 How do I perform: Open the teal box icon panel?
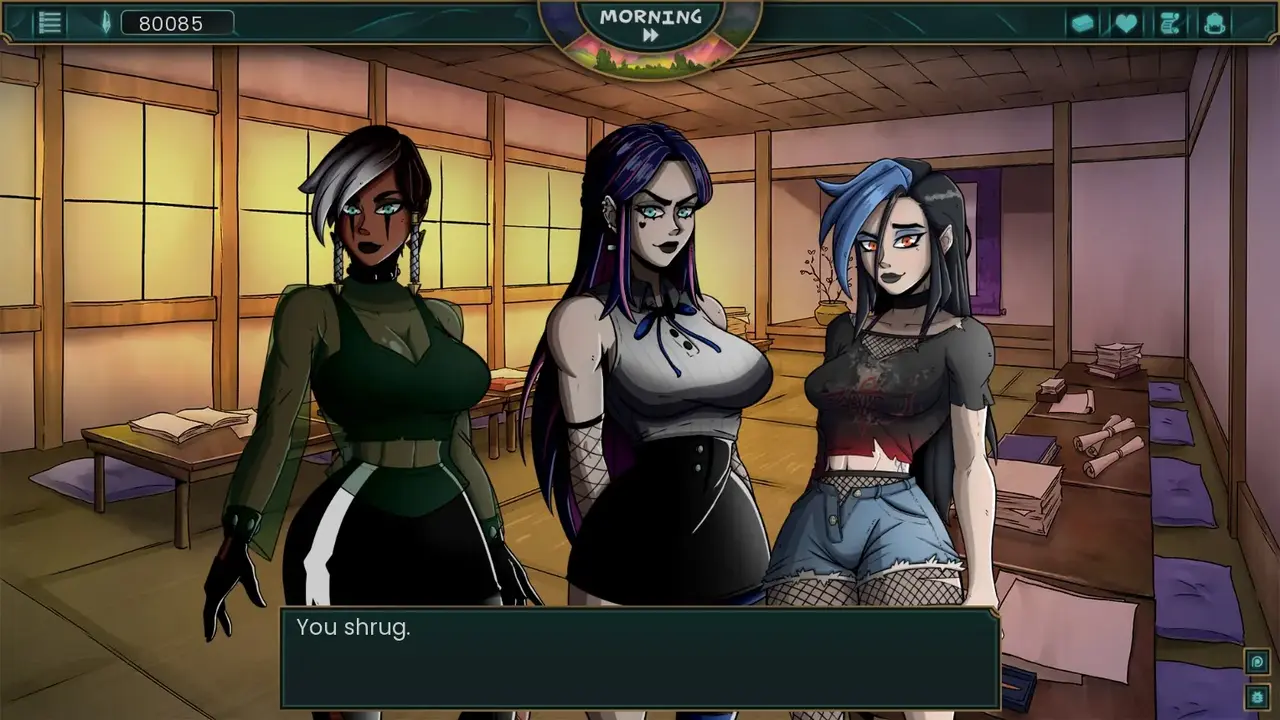[1082, 23]
